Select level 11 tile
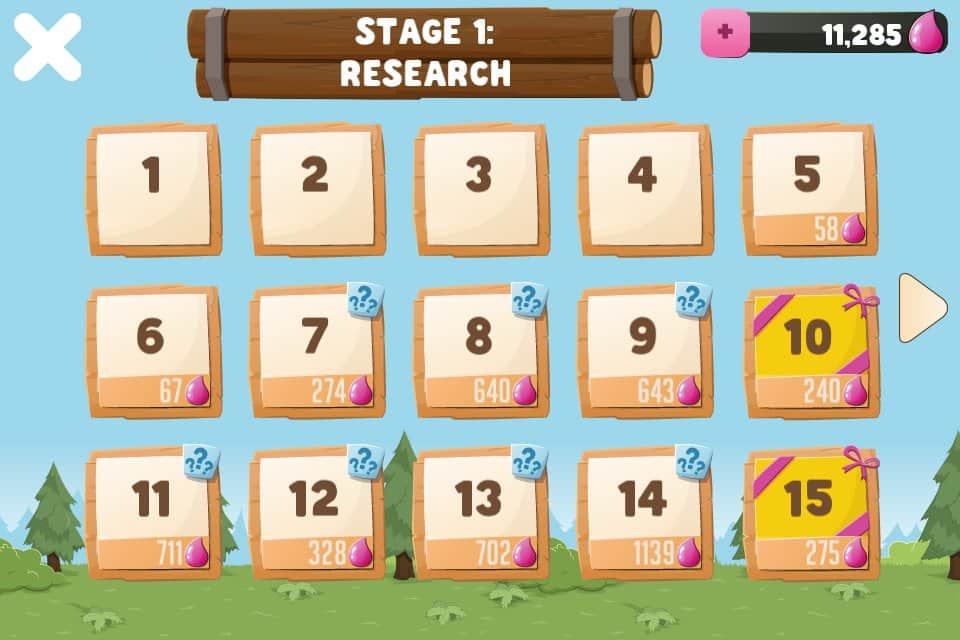Viewport: 960px width, 640px height. coord(153,513)
